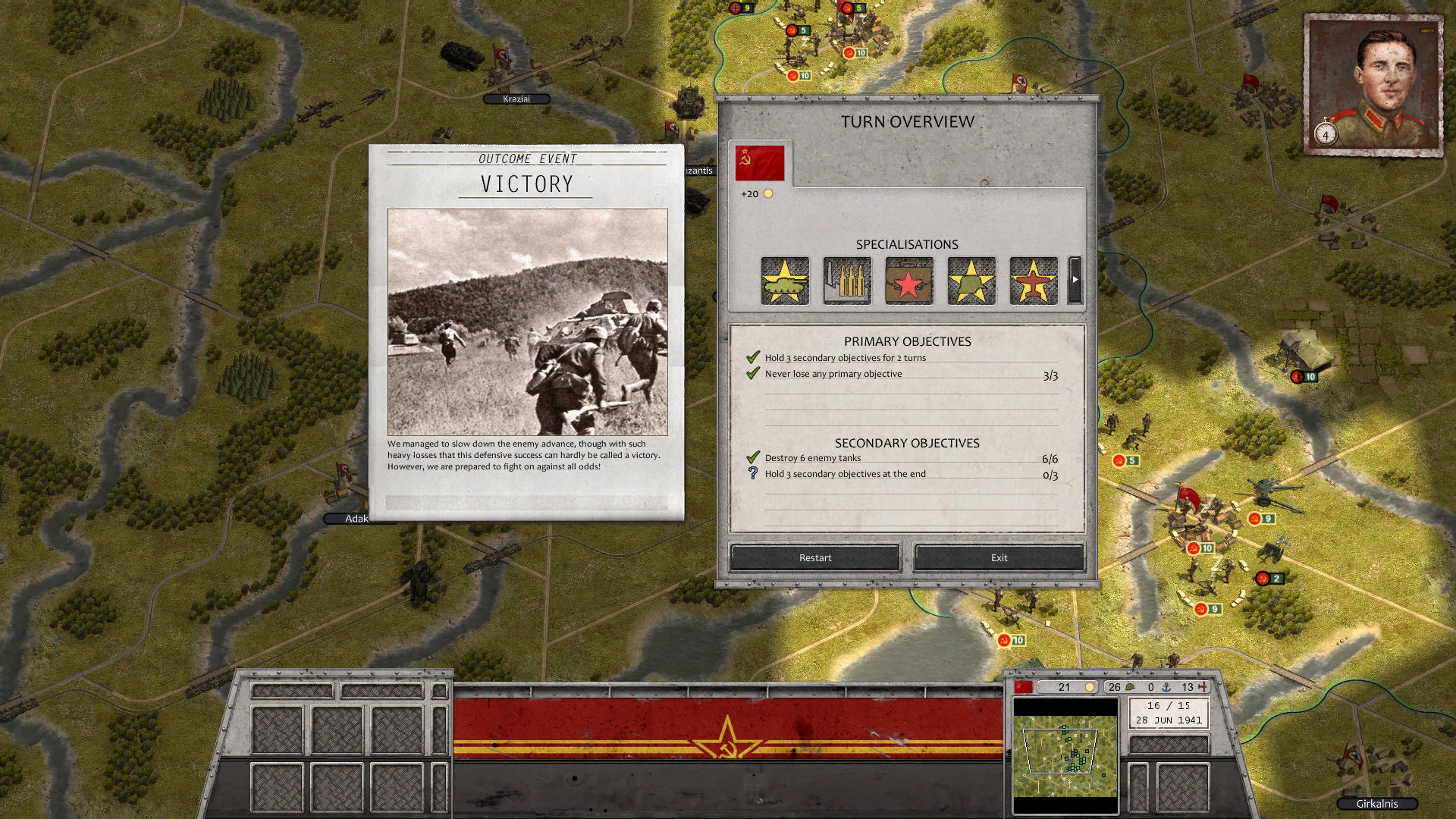Select the Soviet flag tab
Viewport: 1456px width, 819px height.
pyautogui.click(x=760, y=163)
